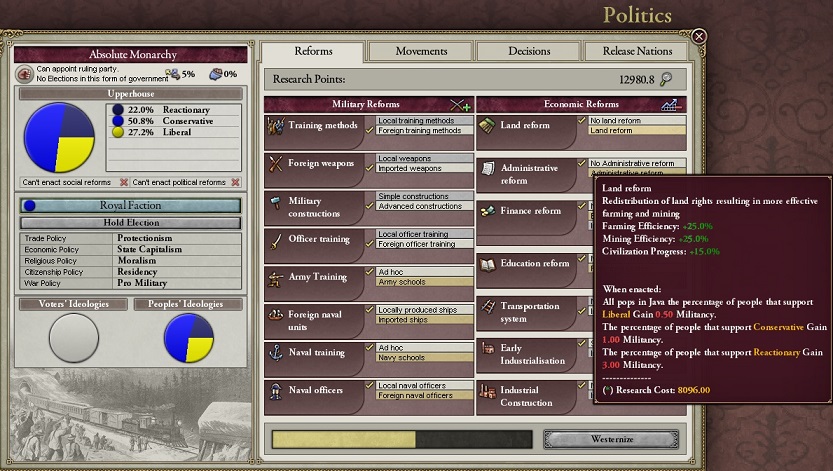Select the No Administrative reform option

[x=636, y=163]
